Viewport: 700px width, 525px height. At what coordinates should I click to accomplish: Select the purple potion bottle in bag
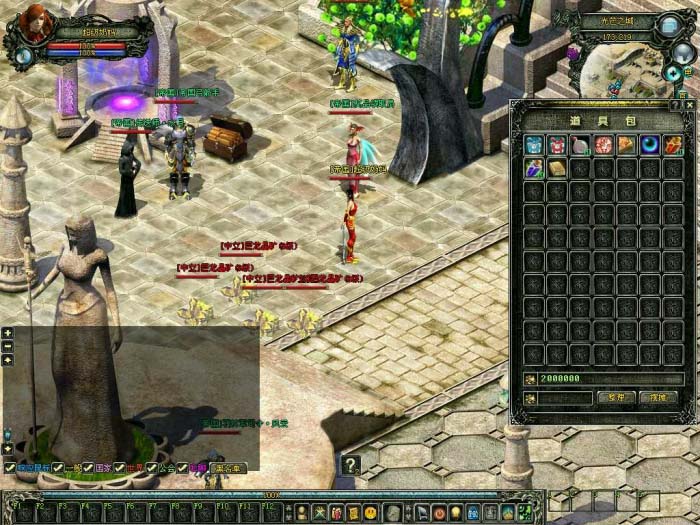[534, 168]
